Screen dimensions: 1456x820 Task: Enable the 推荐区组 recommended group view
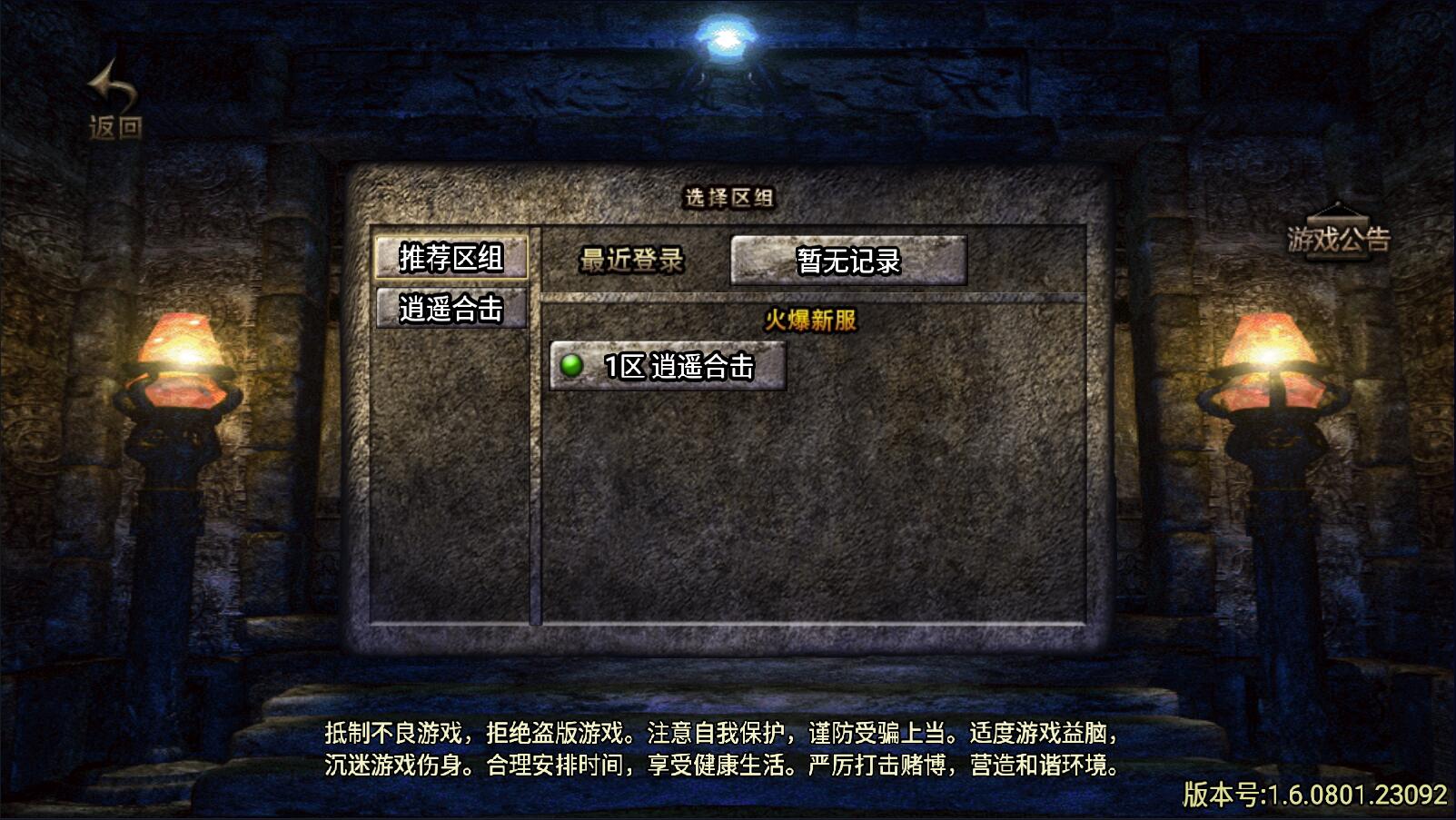451,257
